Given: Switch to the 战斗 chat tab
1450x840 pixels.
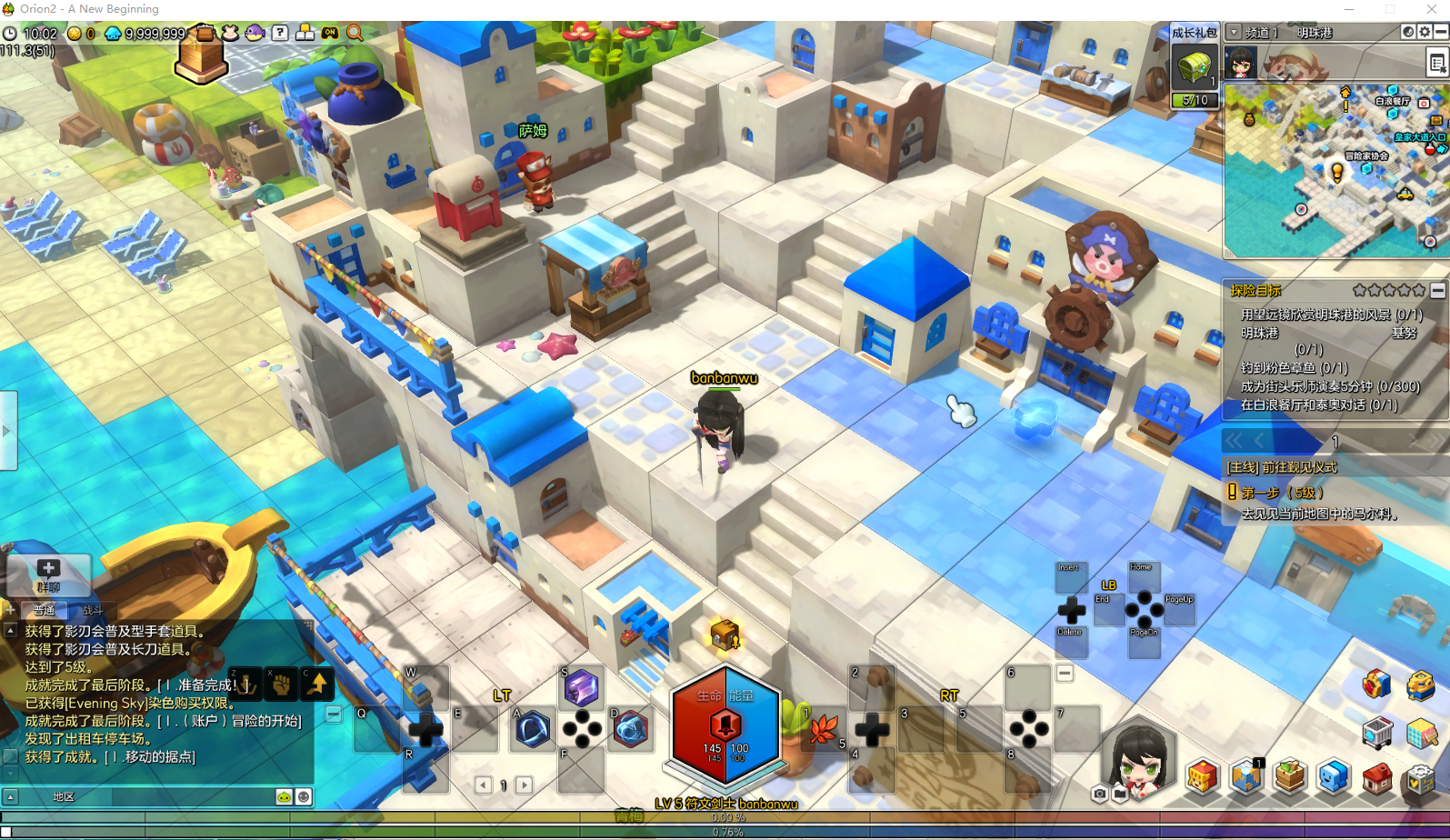Looking at the screenshot, I should point(93,610).
